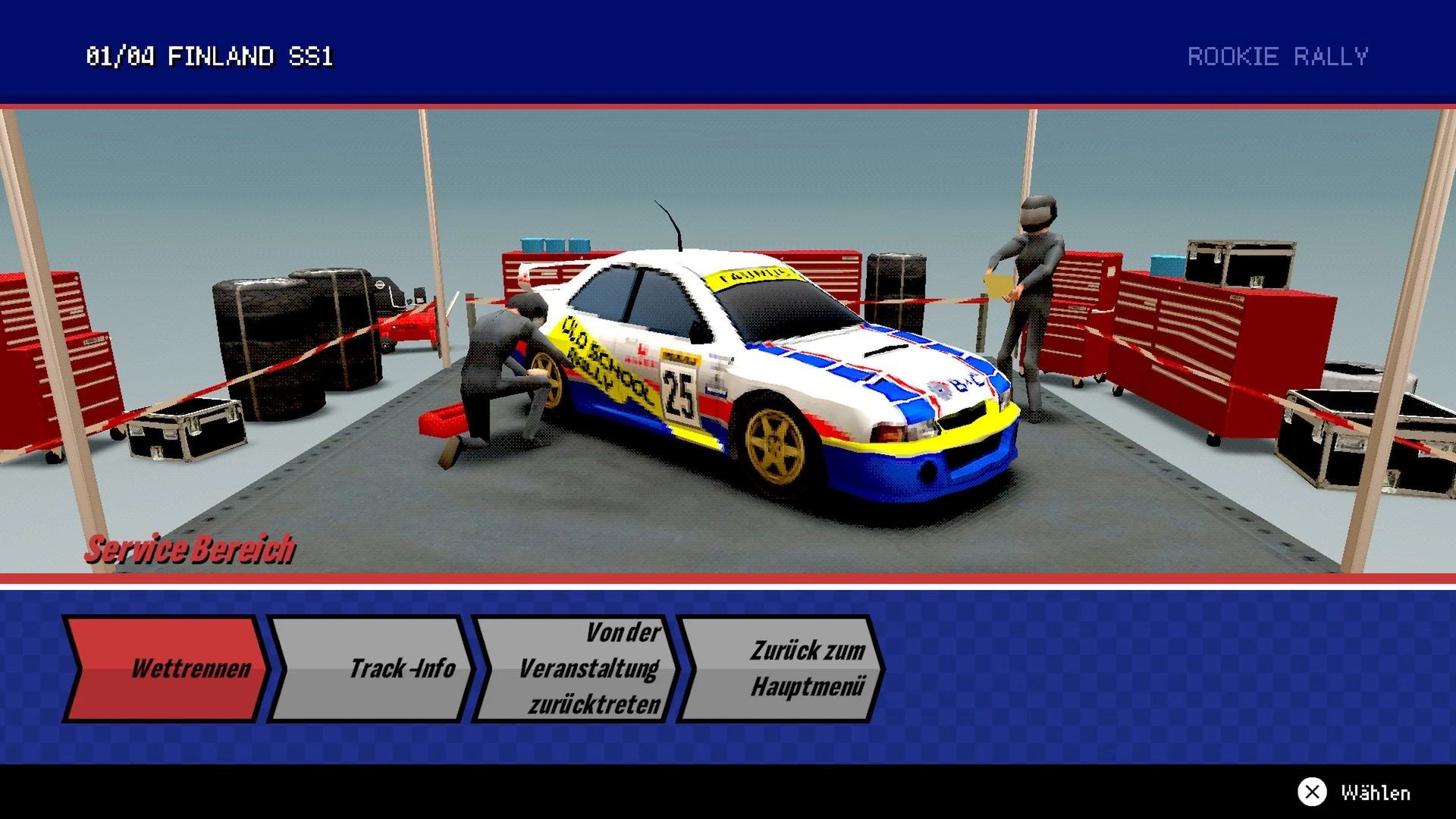
Task: Start the race with Wettrennen
Action: click(x=167, y=668)
